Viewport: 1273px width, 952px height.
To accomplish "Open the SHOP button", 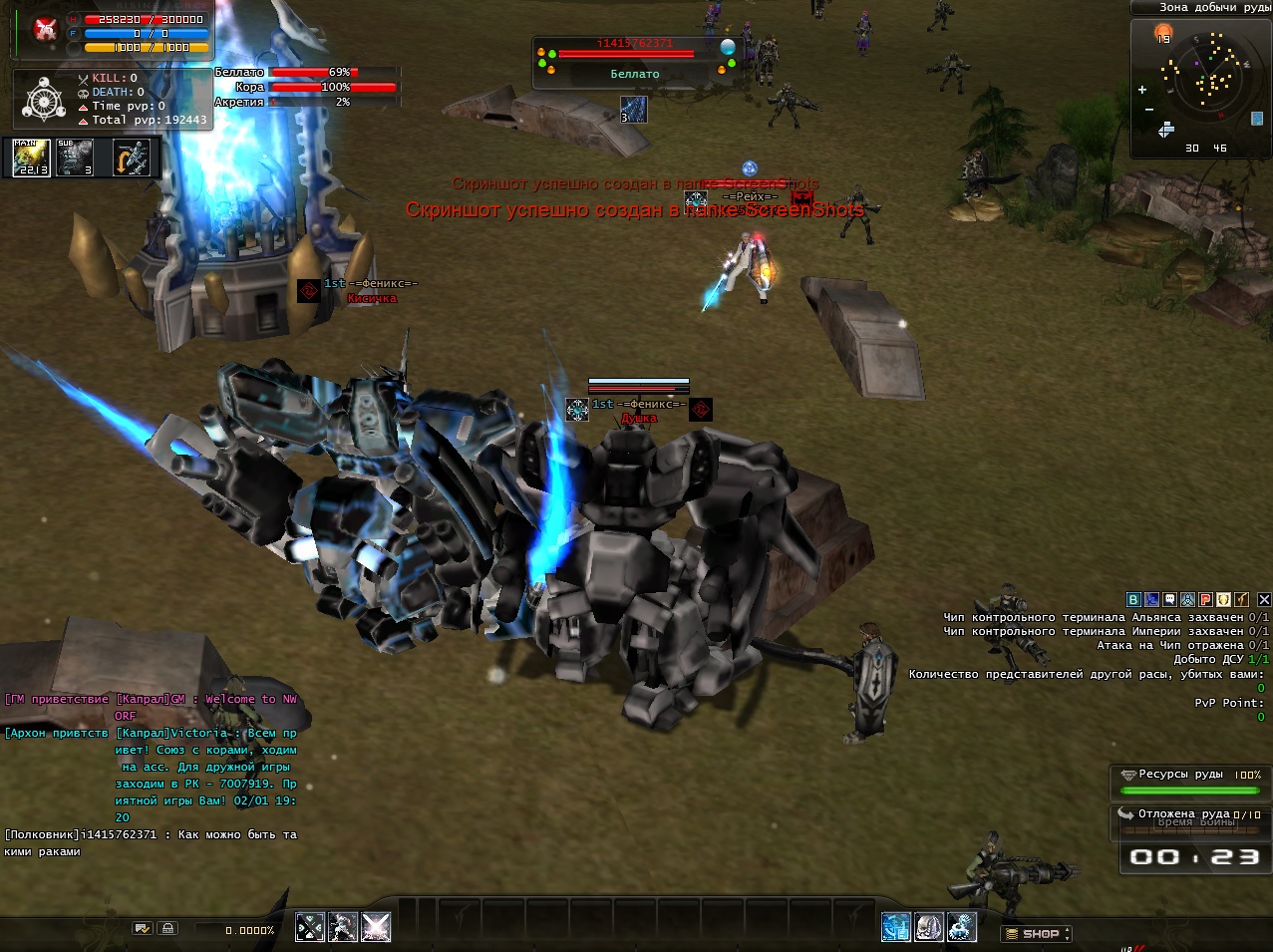I will (1037, 934).
